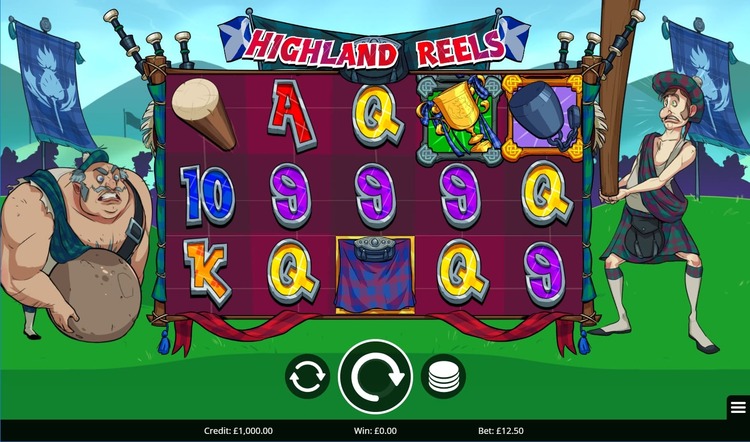This screenshot has height=442, width=750.
Task: Open the hamburger menu
Action: click(x=738, y=407)
